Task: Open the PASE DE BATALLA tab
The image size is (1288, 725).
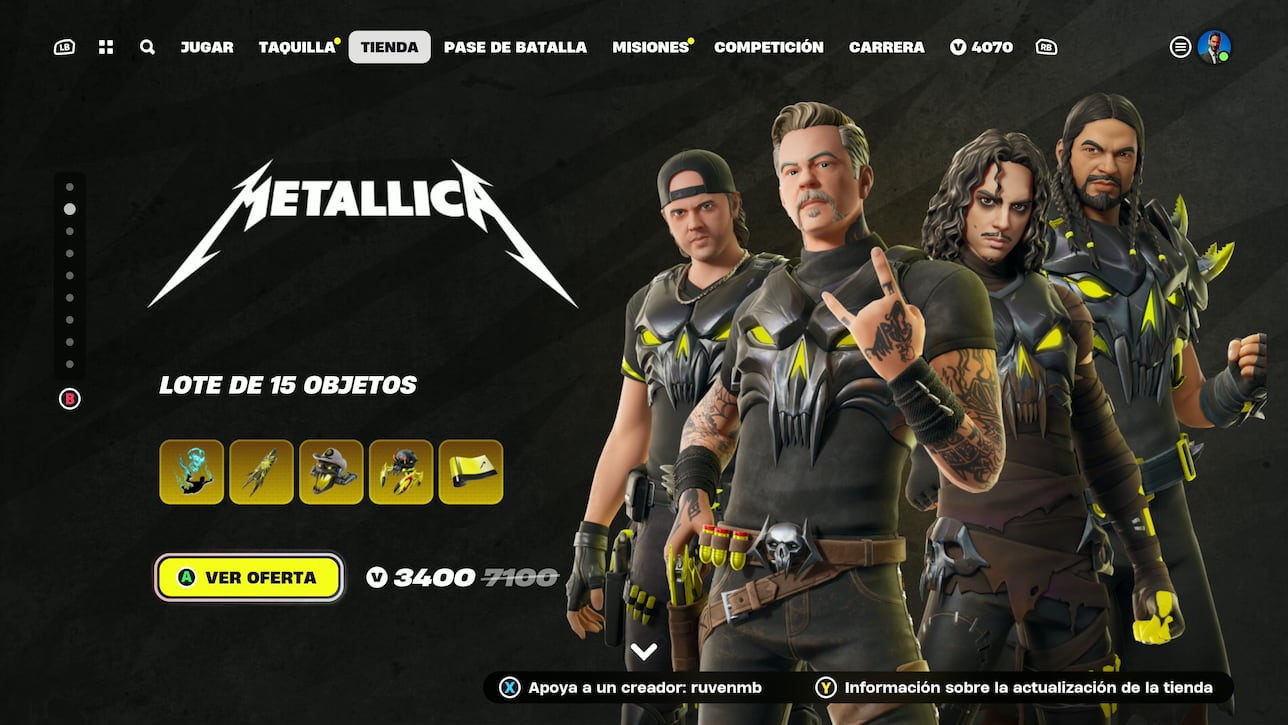Action: pos(515,46)
